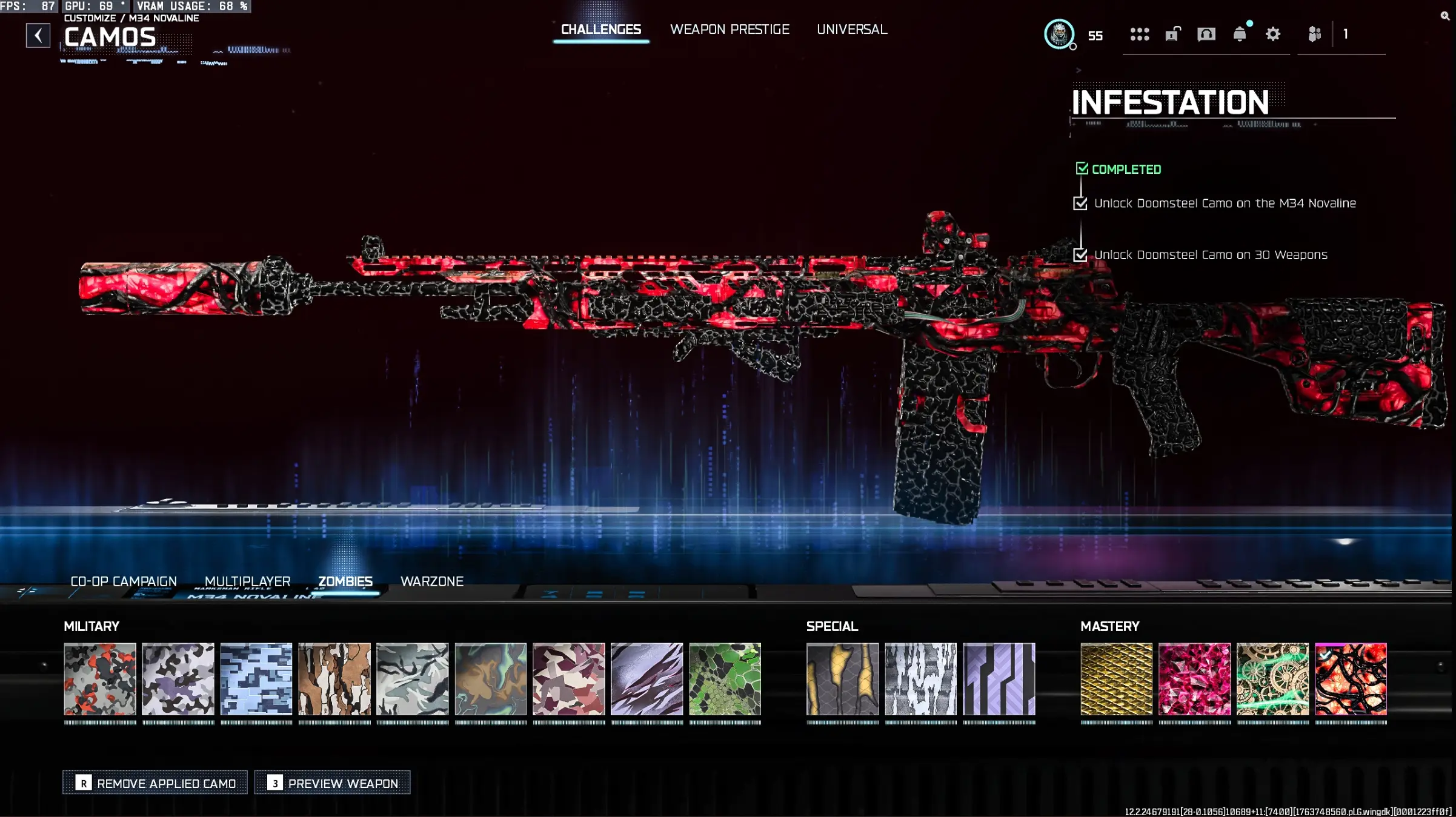Viewport: 1456px width, 817px height.
Task: Open the social friends grid icon
Action: [1142, 35]
